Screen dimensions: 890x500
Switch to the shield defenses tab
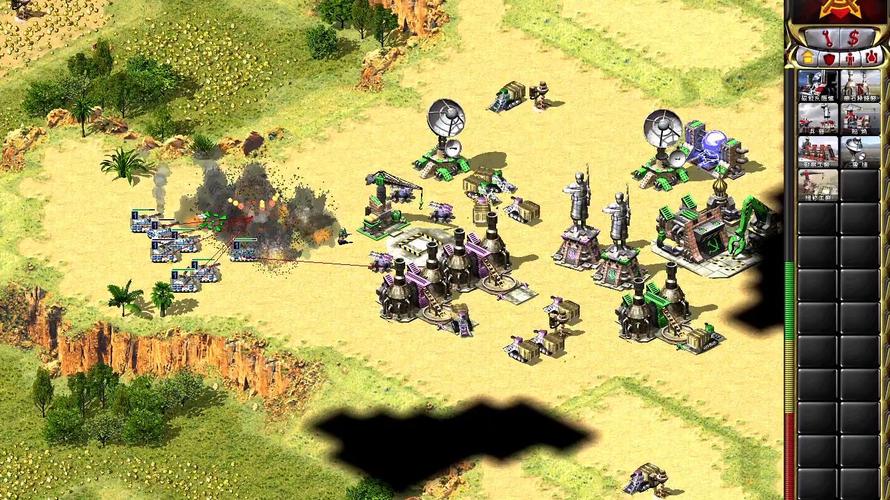pos(829,58)
